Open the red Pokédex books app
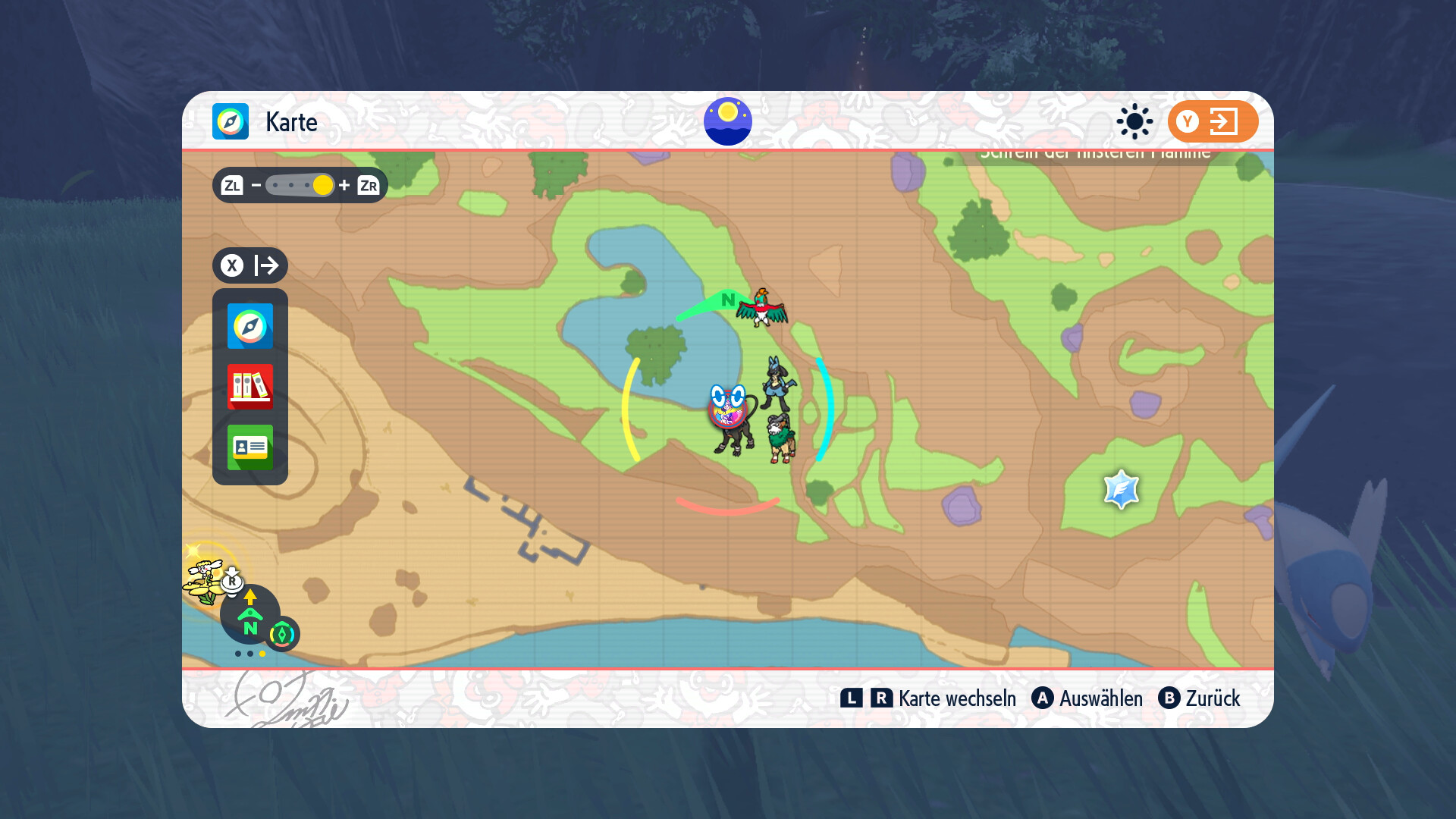This screenshot has width=1456, height=819. click(250, 387)
